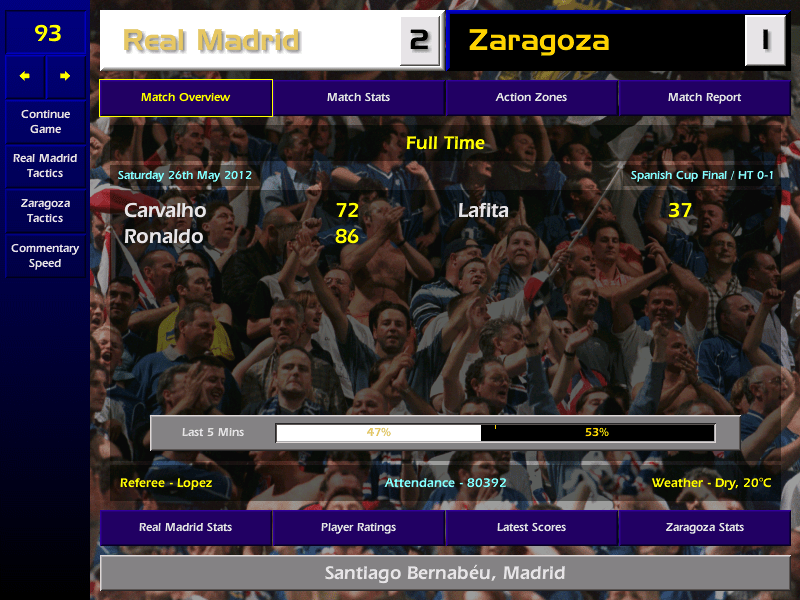Click the Zaragoza team name header

[540, 41]
